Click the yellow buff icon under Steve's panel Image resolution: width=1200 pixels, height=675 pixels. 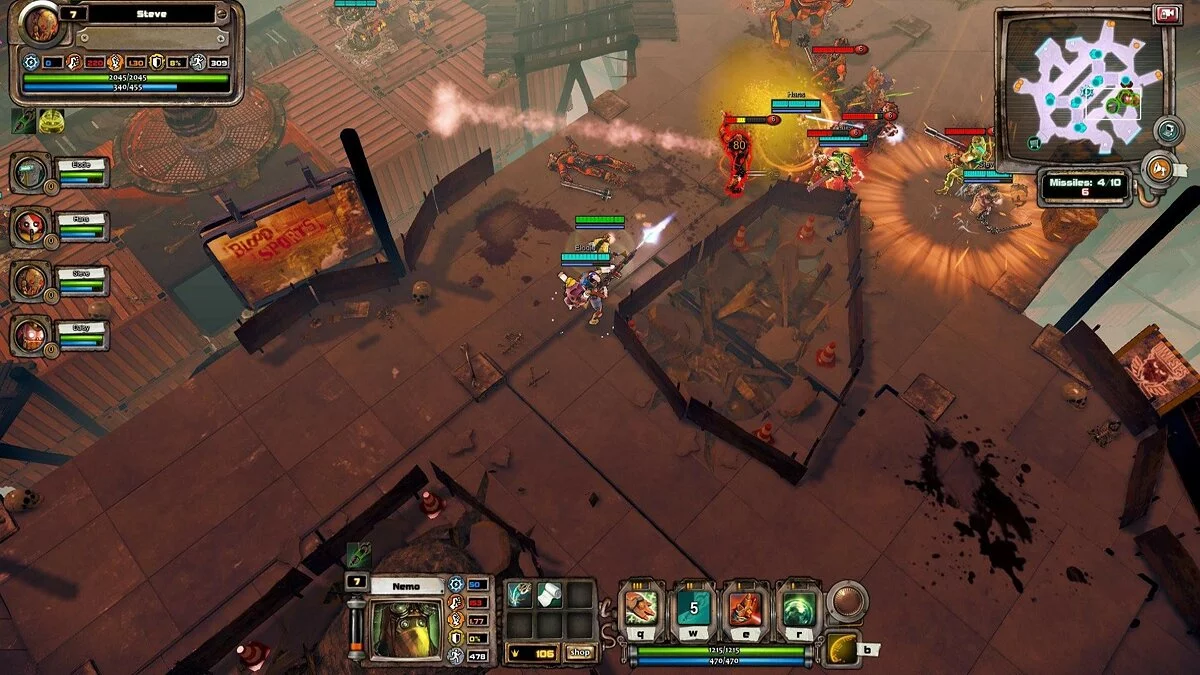[52, 121]
